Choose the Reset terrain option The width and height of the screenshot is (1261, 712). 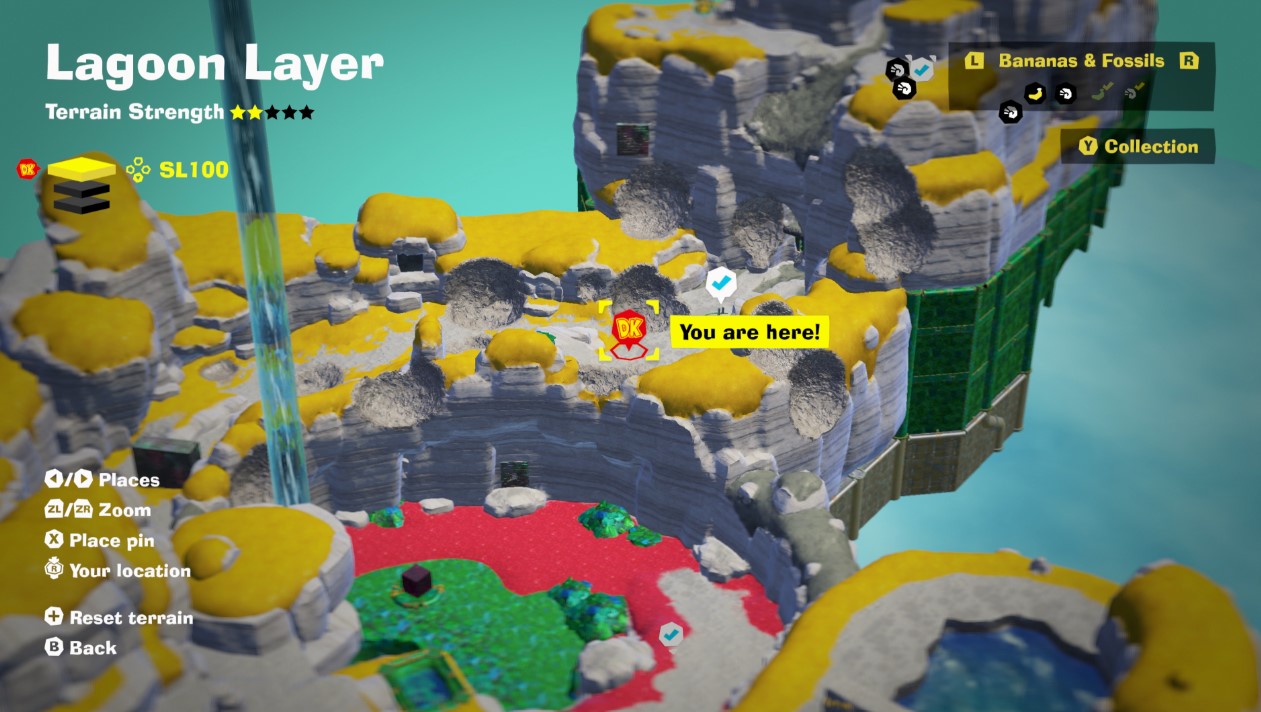click(x=120, y=618)
